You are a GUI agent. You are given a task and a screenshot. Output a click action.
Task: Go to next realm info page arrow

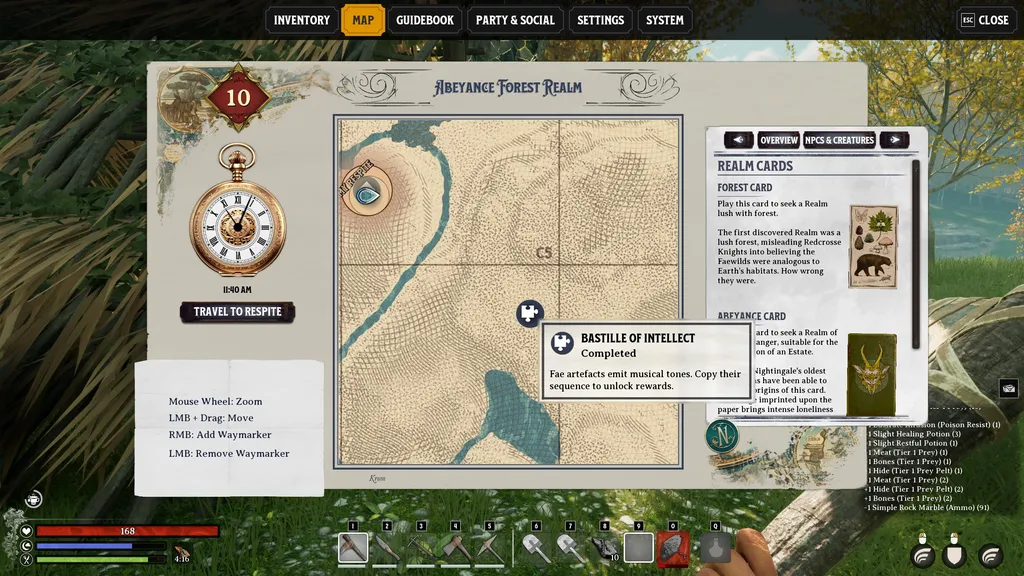pos(893,141)
